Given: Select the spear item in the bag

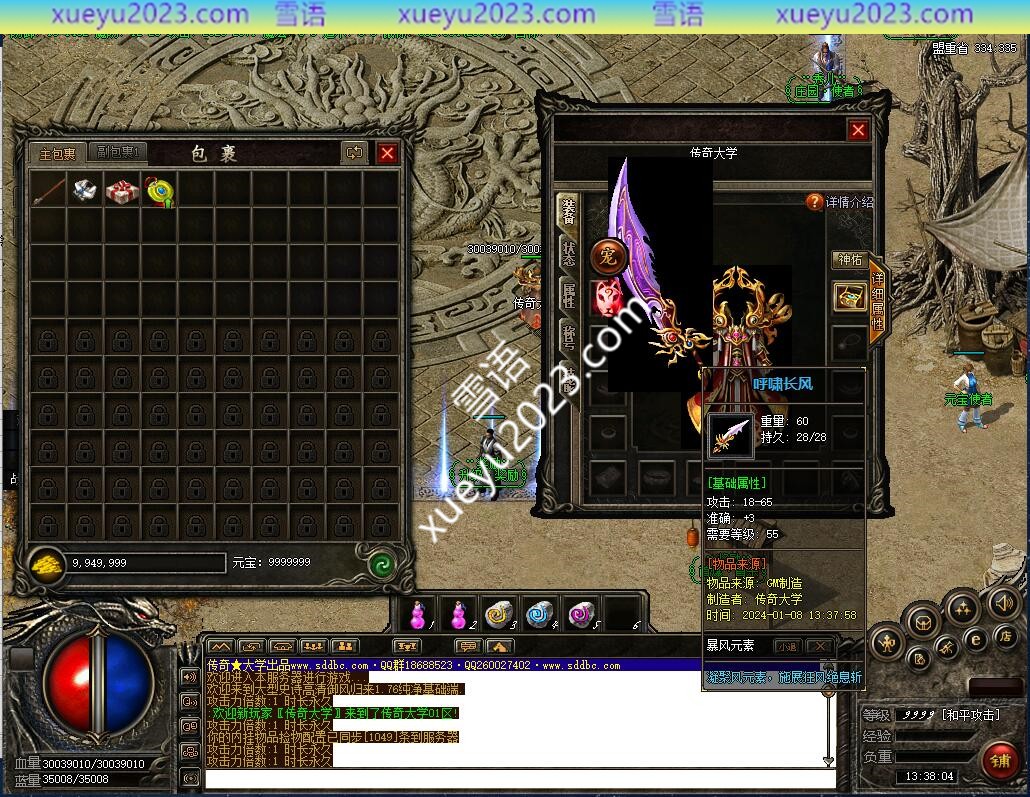Looking at the screenshot, I should pos(48,191).
